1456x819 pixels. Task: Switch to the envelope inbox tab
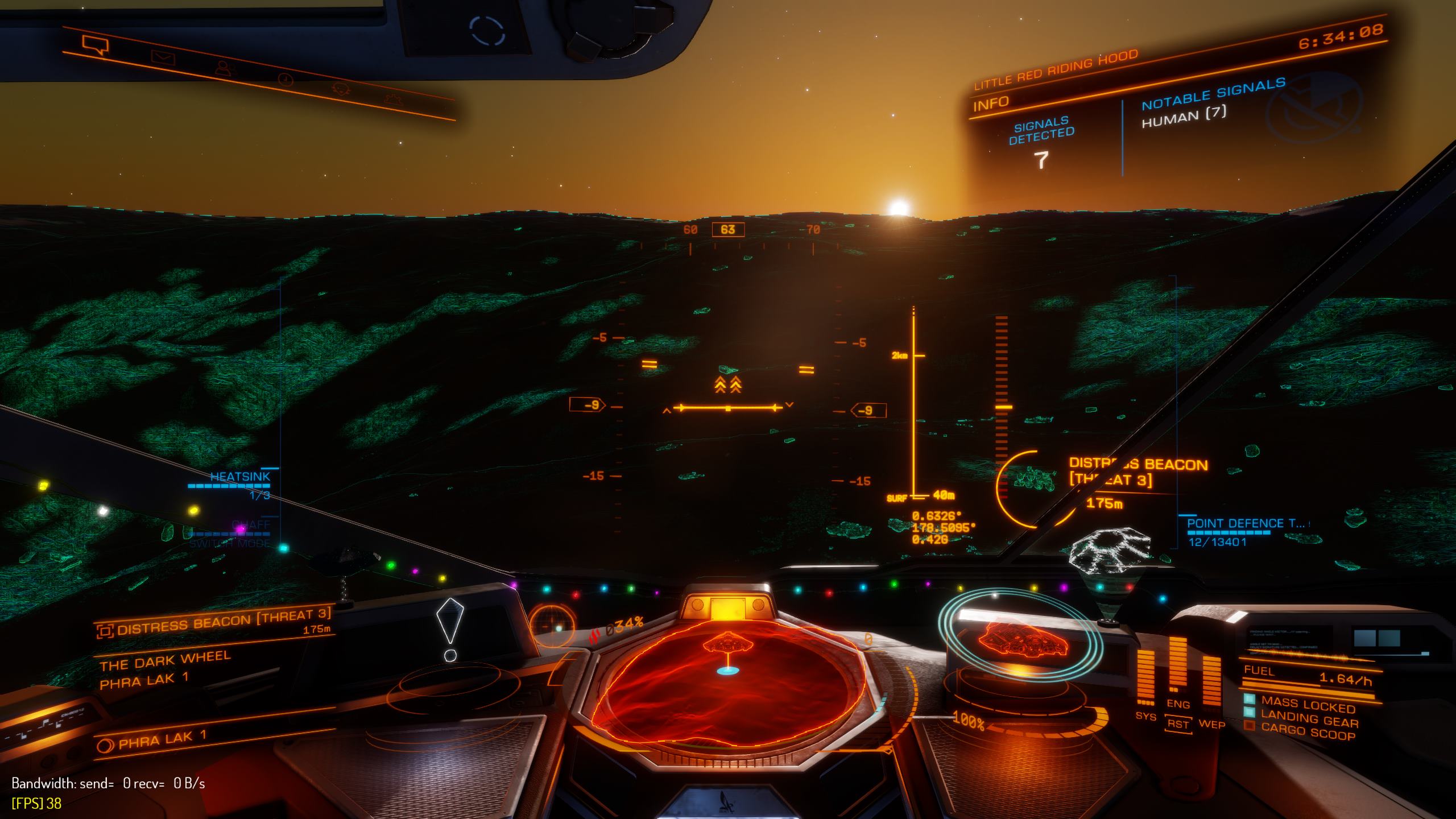[163, 57]
